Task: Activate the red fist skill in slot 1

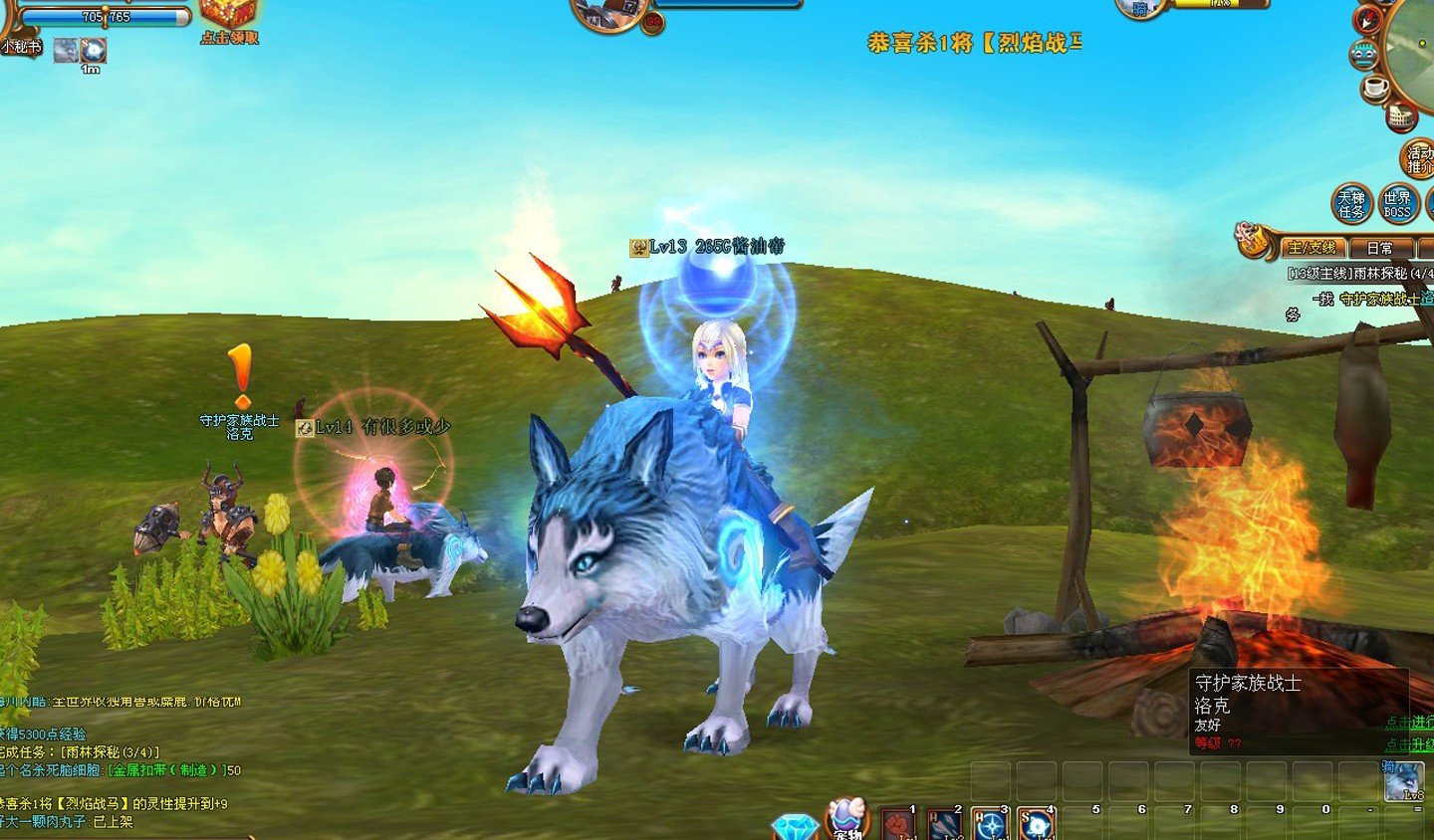Action: [x=898, y=824]
